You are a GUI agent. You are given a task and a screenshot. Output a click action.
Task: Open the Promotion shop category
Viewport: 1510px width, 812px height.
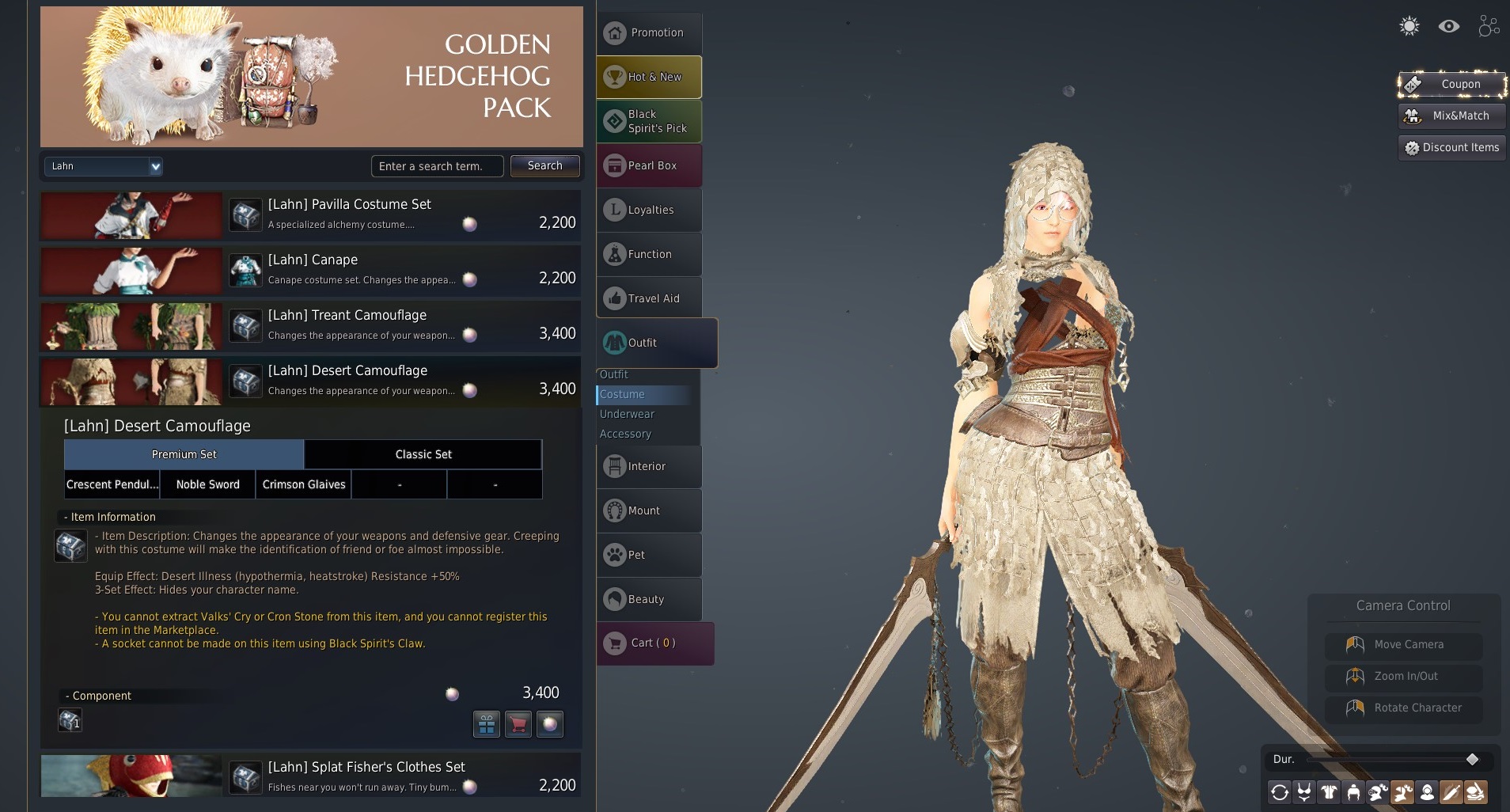click(649, 33)
